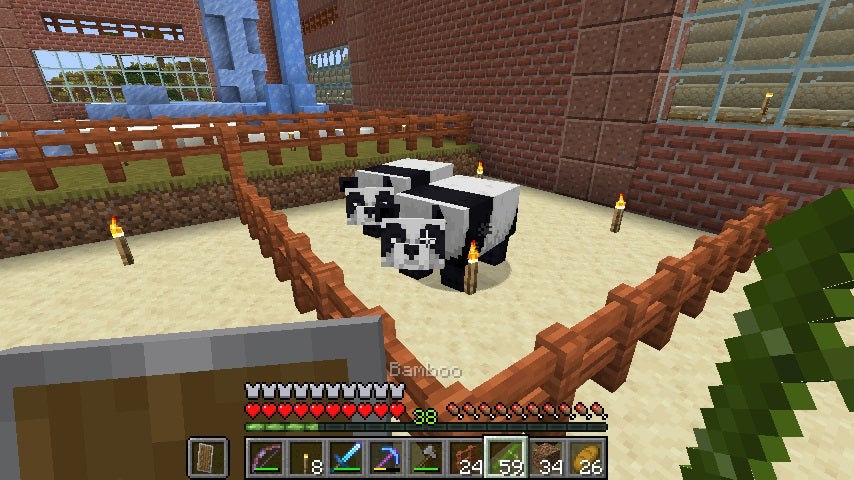Select the bow hotbar slot
This screenshot has width=854, height=480.
pos(265,458)
